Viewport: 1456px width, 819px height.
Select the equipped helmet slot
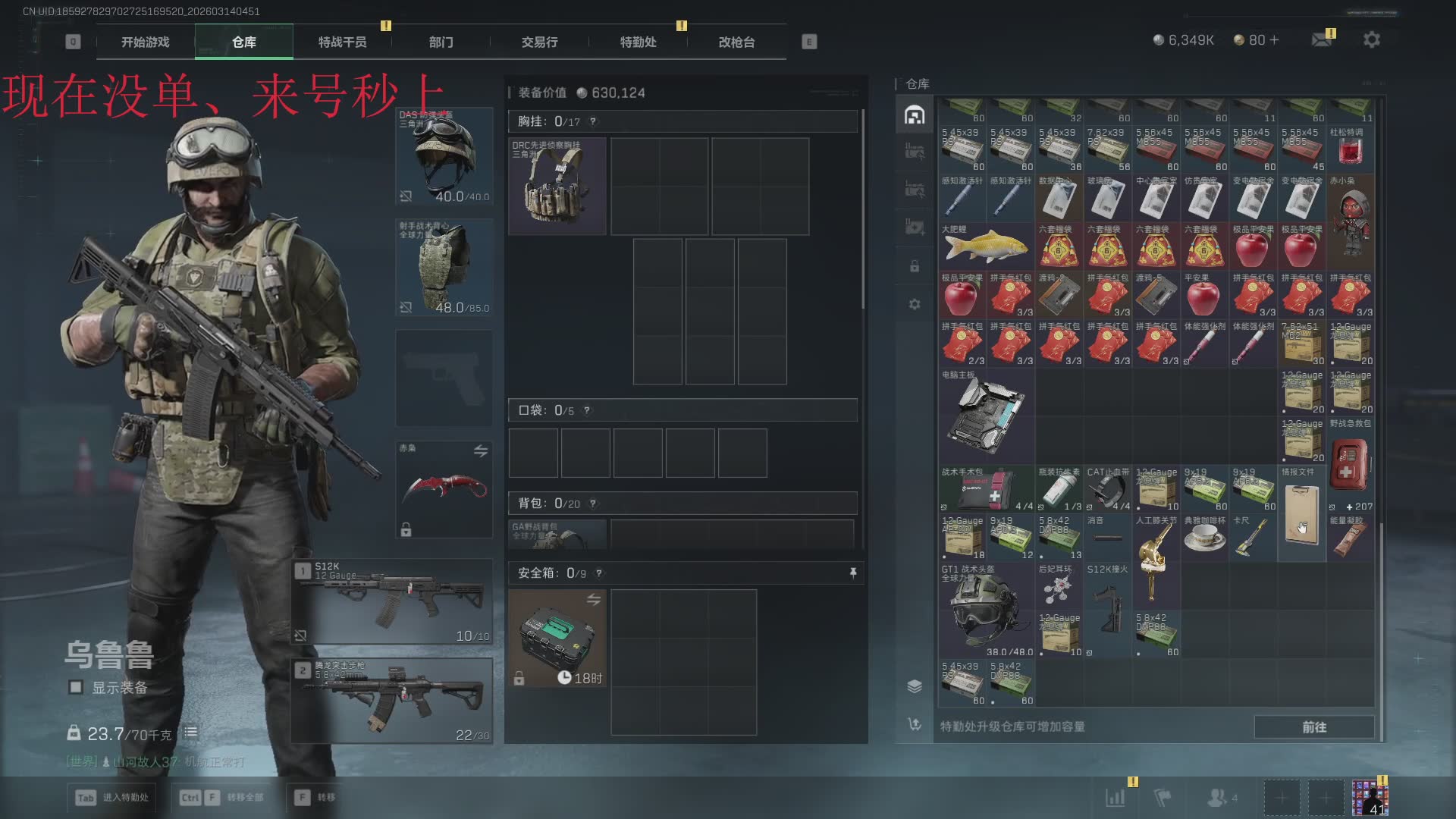444,157
